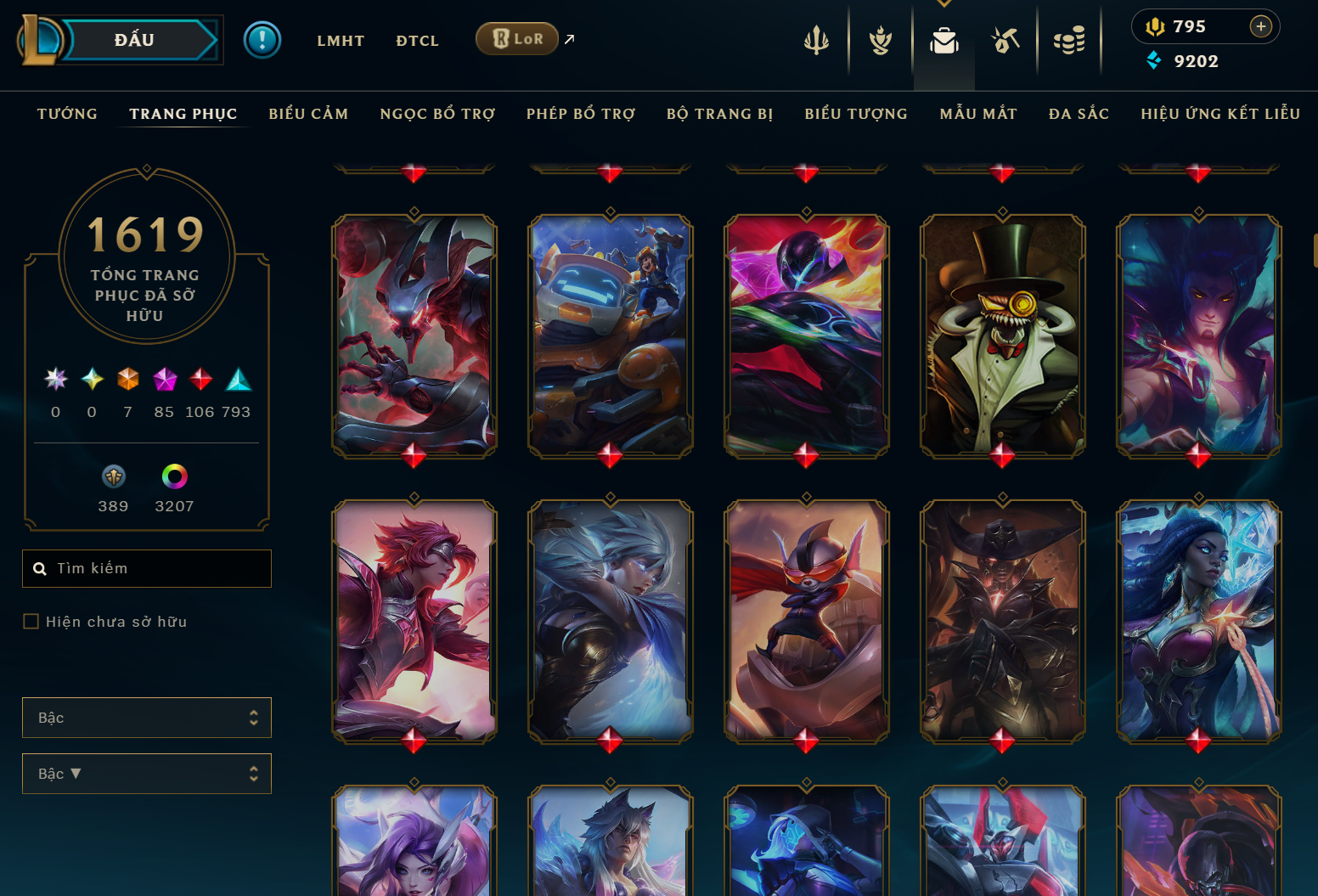
Task: Click the ĐTCL menu item
Action: pyautogui.click(x=417, y=40)
